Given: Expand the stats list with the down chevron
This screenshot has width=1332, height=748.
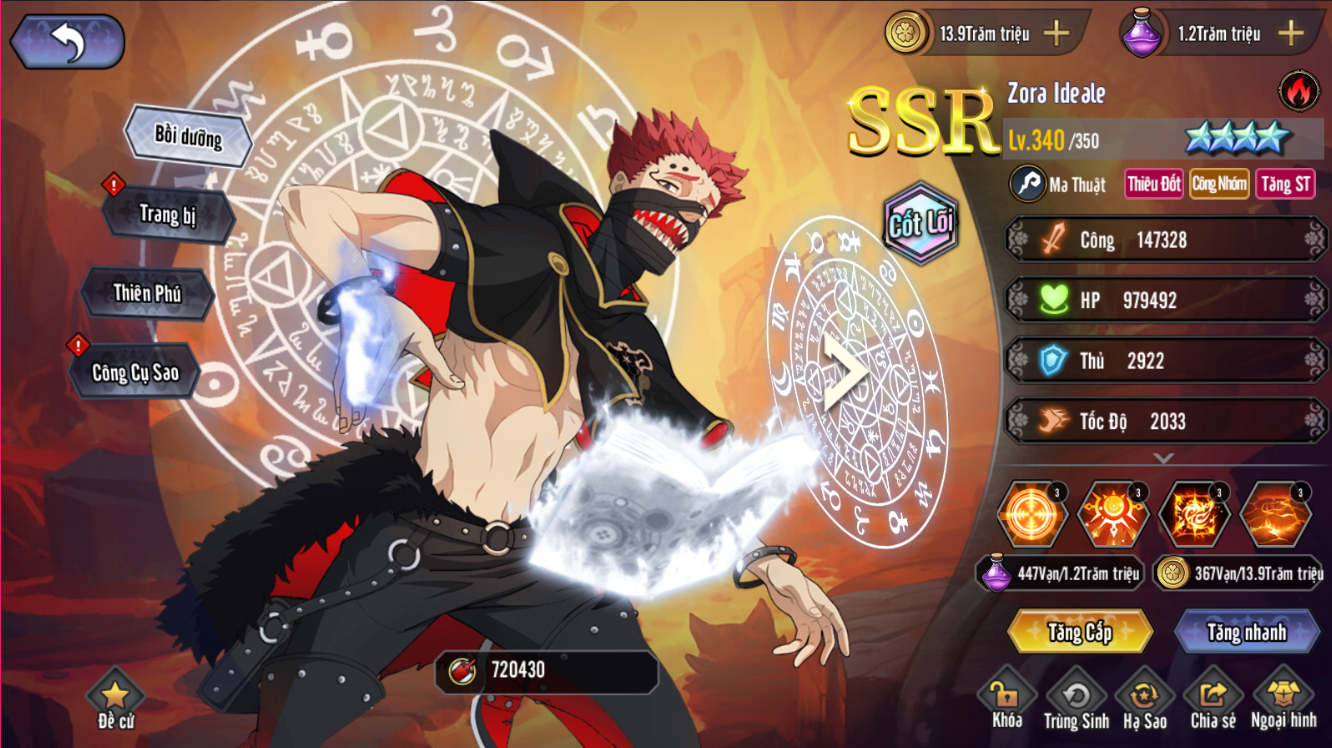Looking at the screenshot, I should click(1163, 458).
